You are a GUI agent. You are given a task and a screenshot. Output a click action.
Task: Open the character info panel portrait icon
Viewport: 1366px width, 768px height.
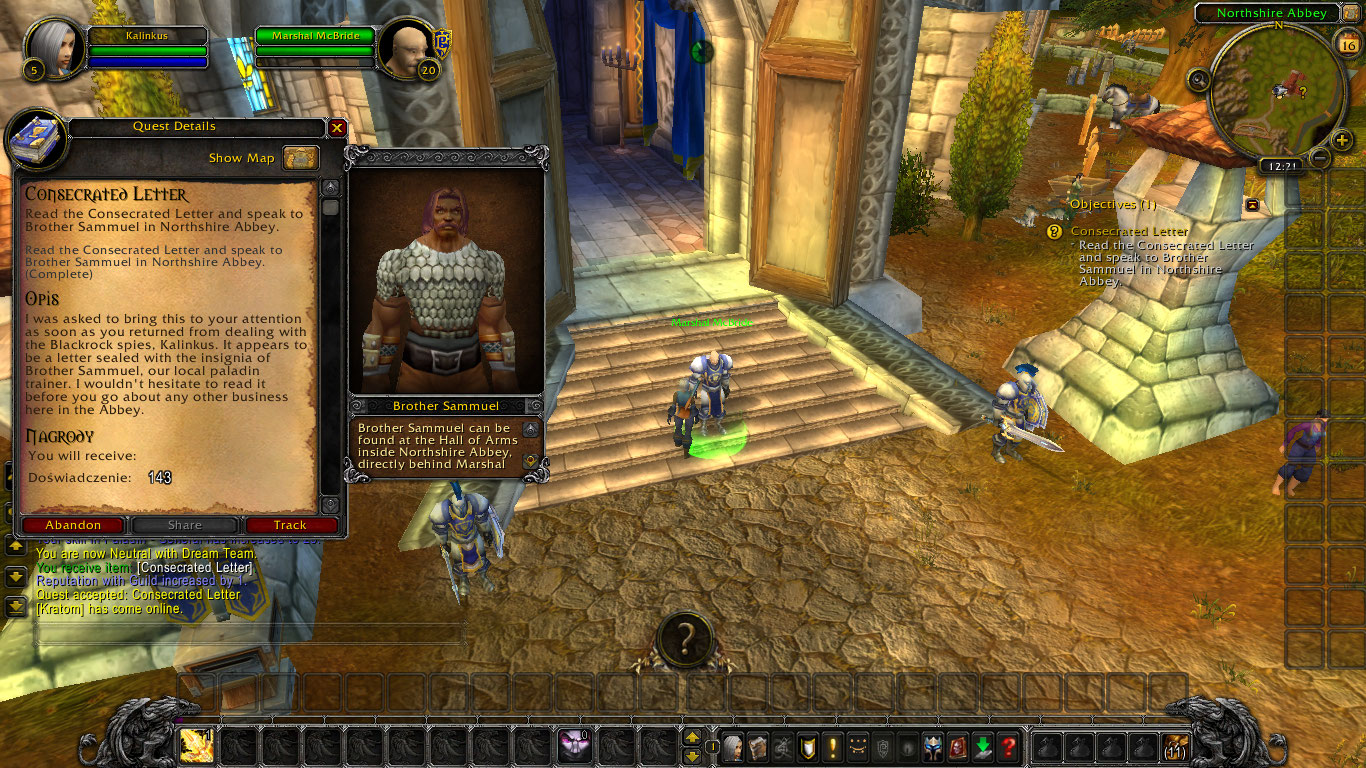click(x=732, y=746)
